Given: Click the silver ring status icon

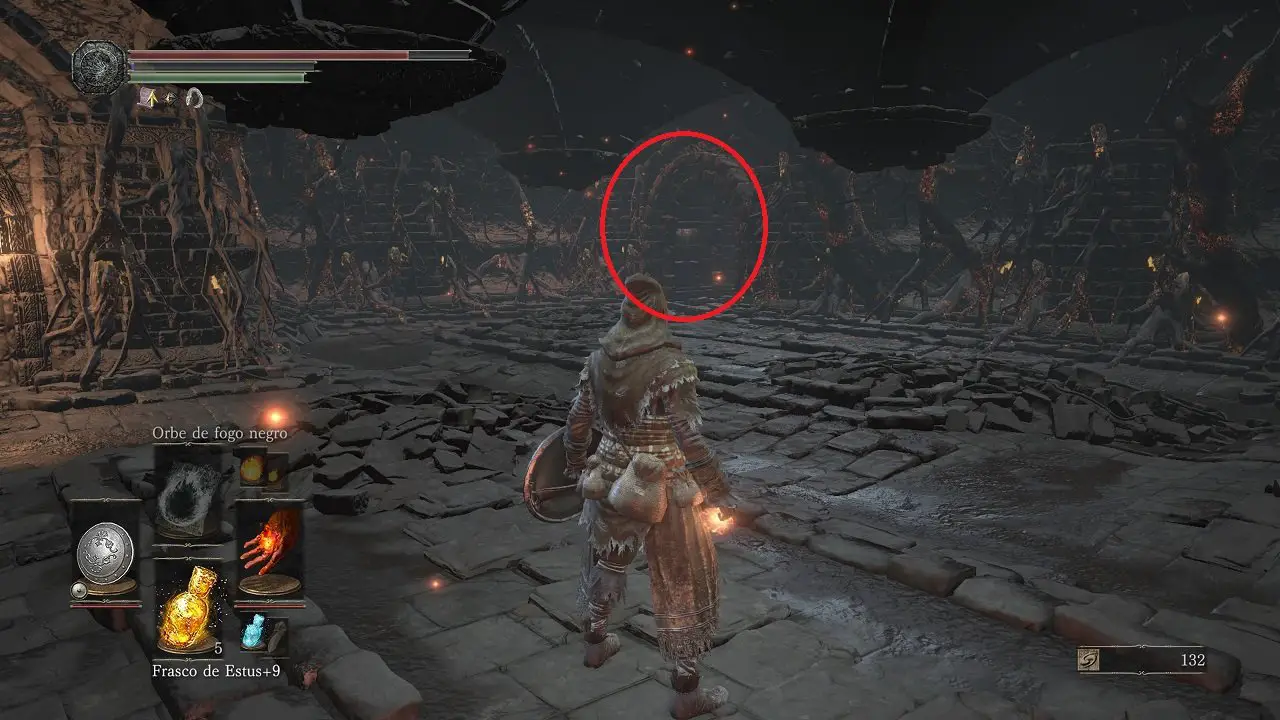Looking at the screenshot, I should [194, 97].
